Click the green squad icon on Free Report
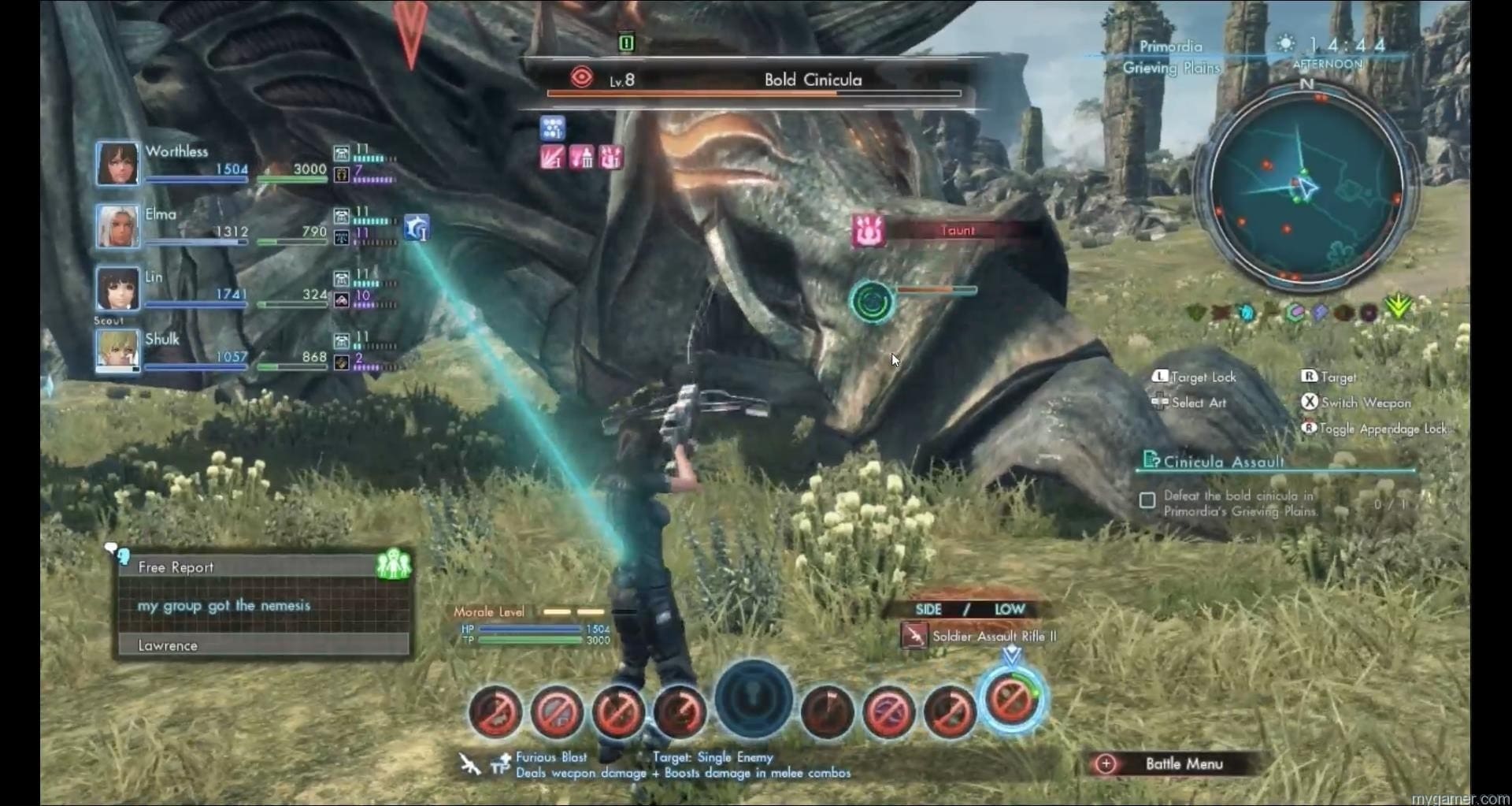The width and height of the screenshot is (1512, 806). click(x=394, y=565)
